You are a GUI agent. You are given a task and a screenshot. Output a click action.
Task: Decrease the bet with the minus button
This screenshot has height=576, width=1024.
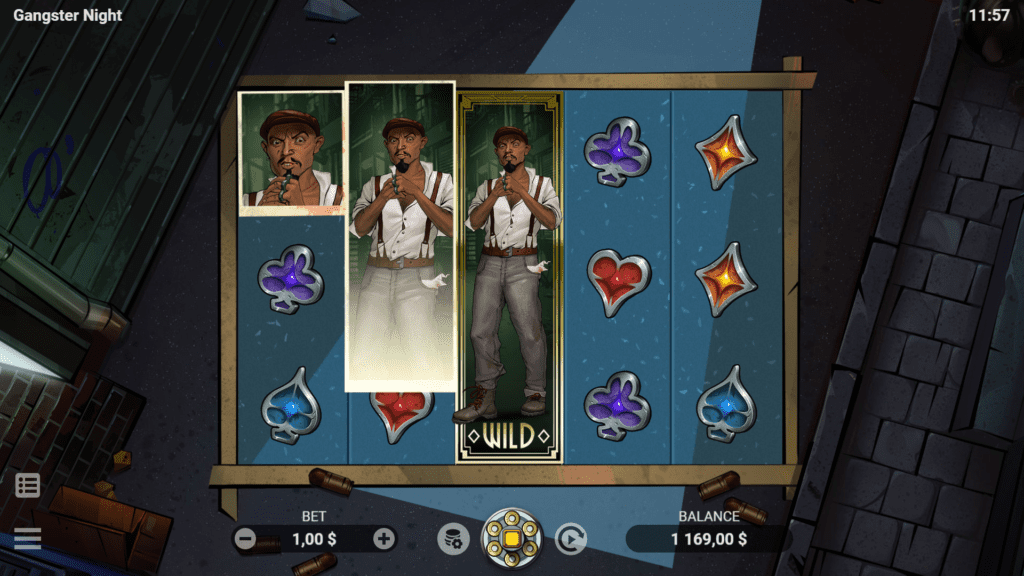click(x=245, y=539)
